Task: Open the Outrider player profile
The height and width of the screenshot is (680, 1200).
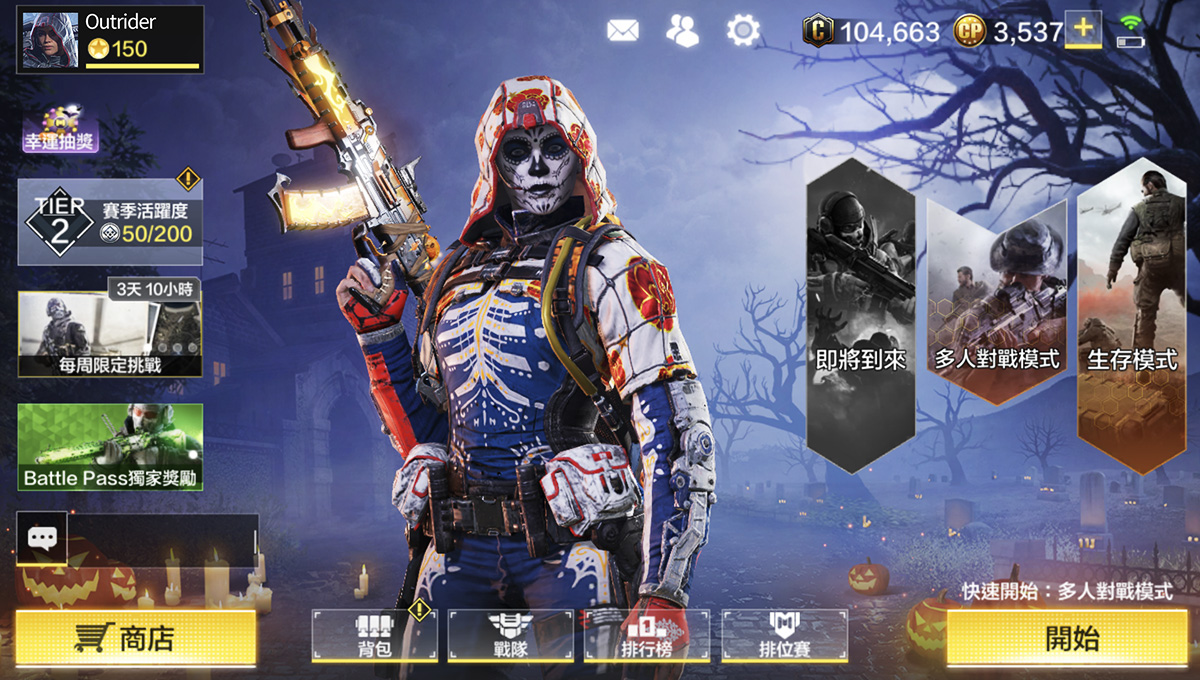Action: coord(110,39)
